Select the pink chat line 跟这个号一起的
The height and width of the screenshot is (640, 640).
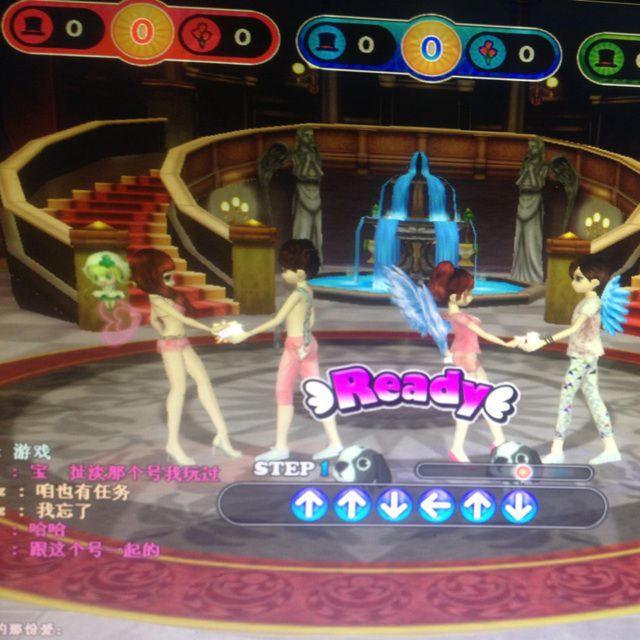tap(95, 549)
